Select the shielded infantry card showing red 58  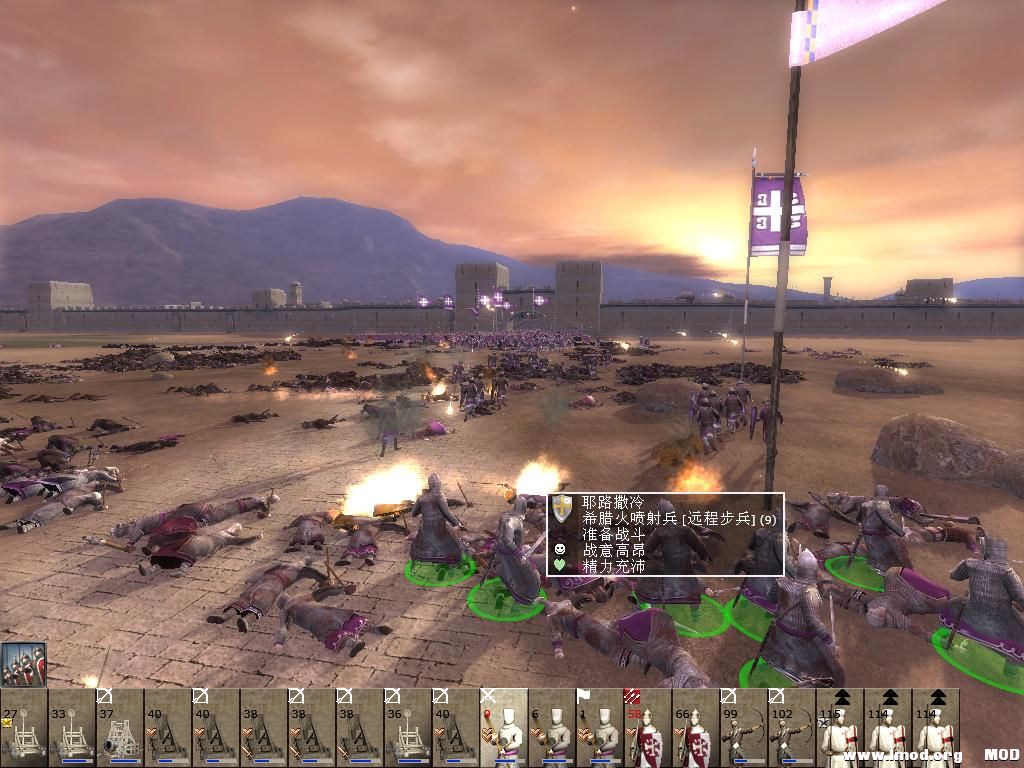[648, 728]
